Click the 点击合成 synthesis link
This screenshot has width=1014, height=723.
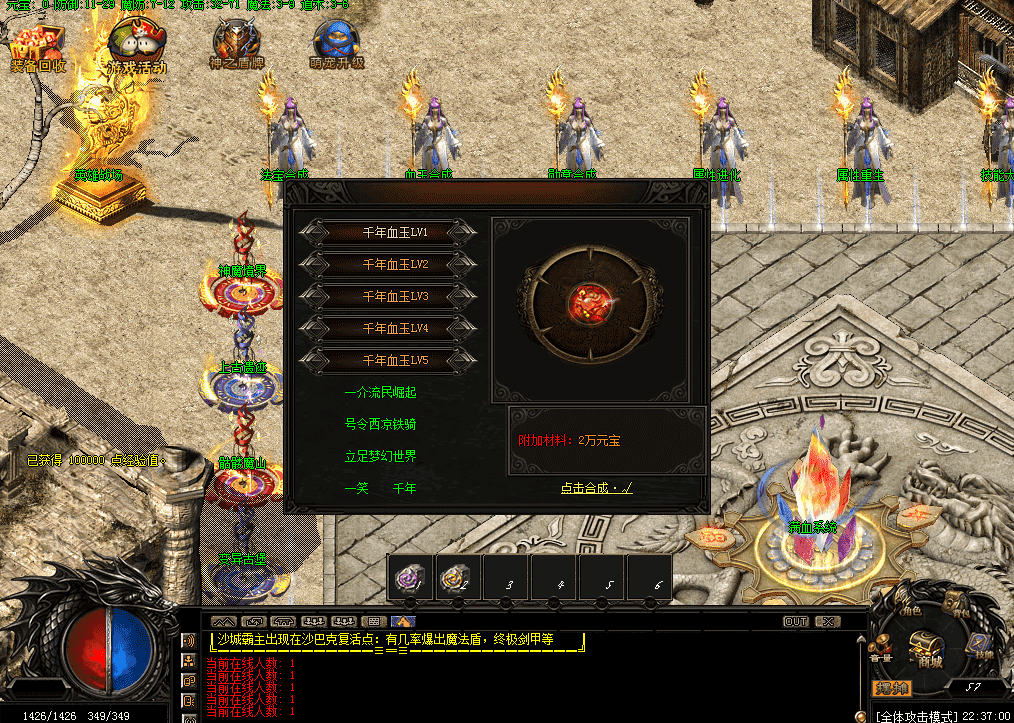pos(596,488)
